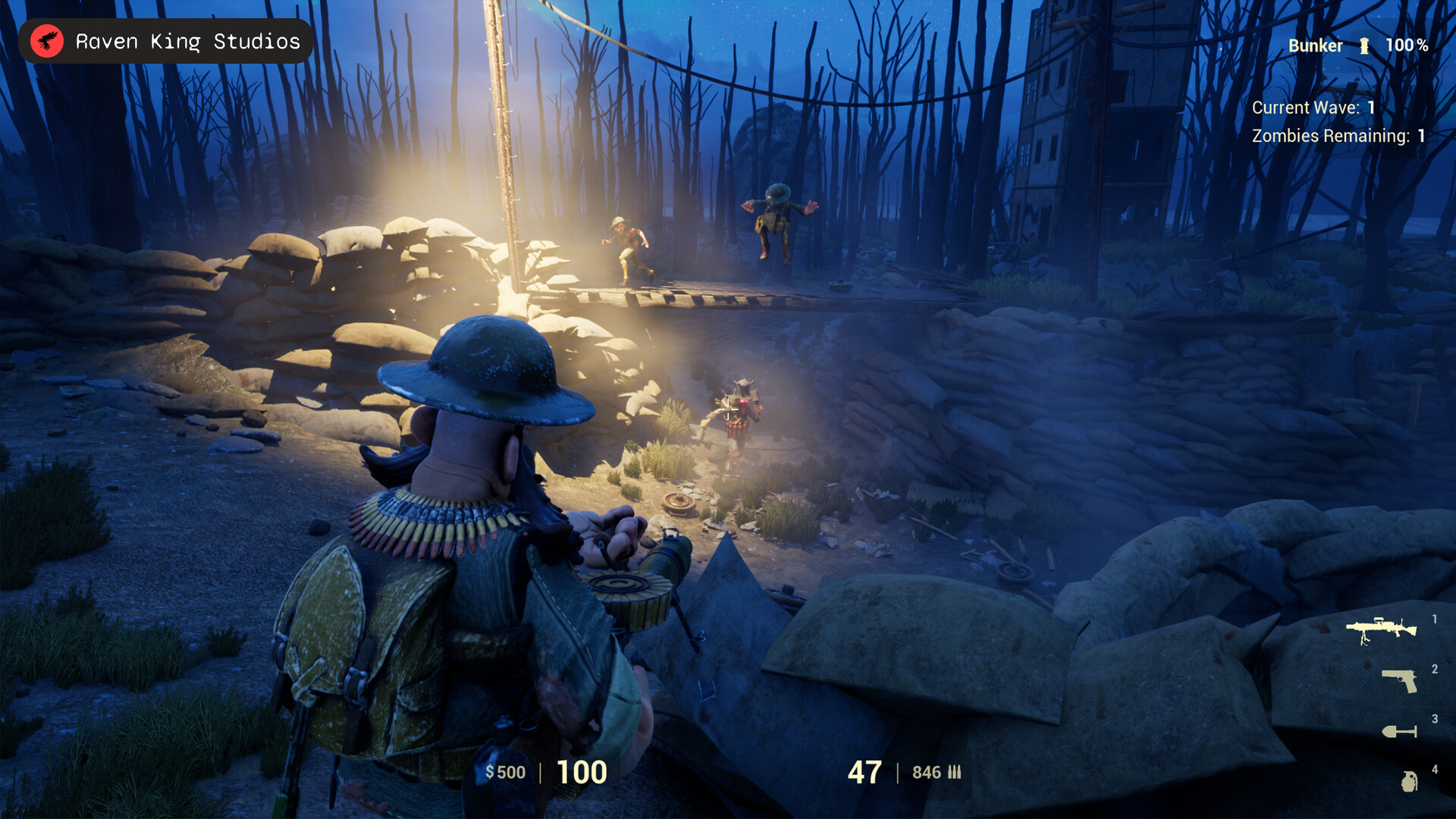1456x819 pixels.
Task: Click the divider between money and health
Action: tap(538, 772)
